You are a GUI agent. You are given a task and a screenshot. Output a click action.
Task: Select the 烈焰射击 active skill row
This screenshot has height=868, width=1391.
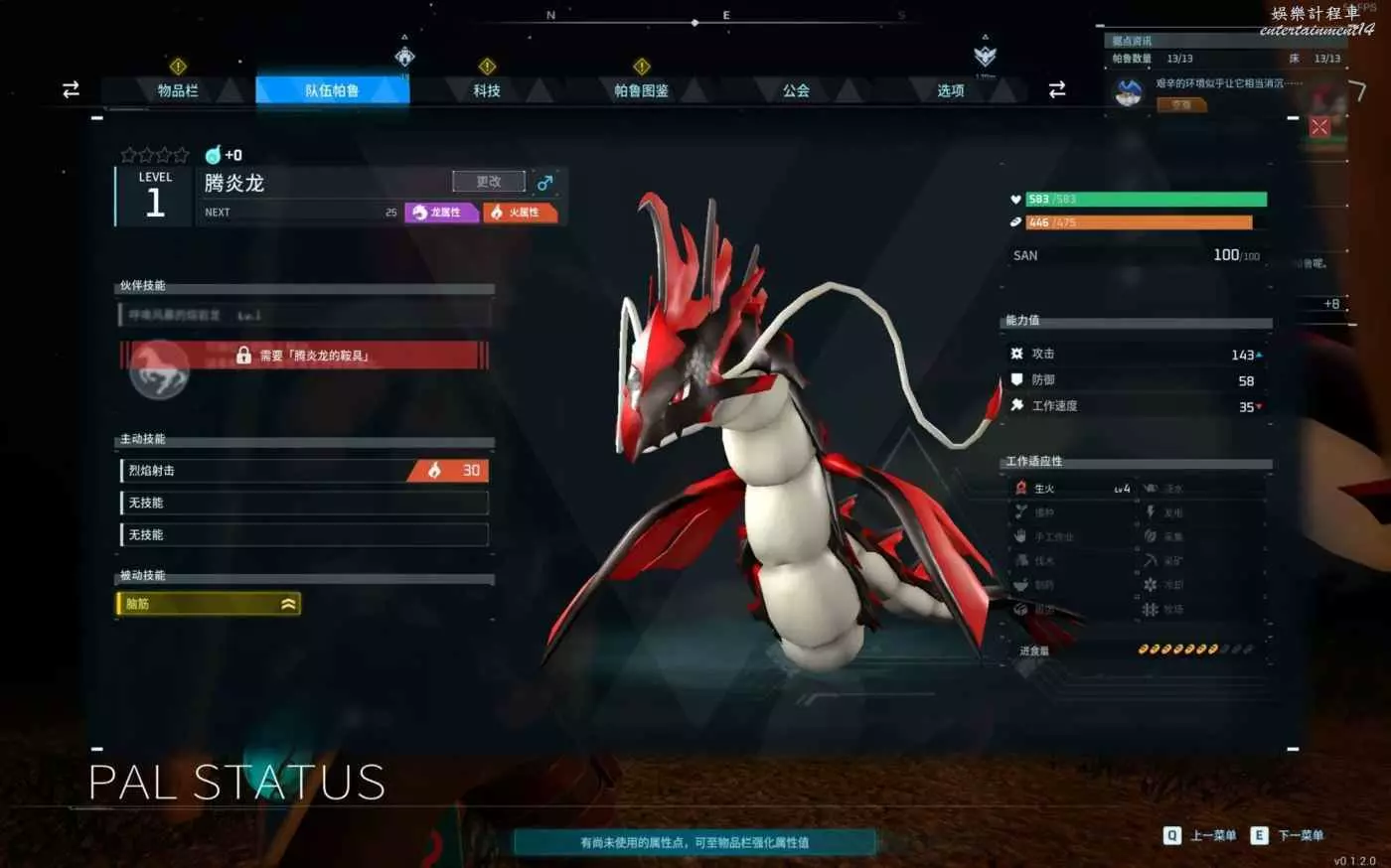point(303,471)
